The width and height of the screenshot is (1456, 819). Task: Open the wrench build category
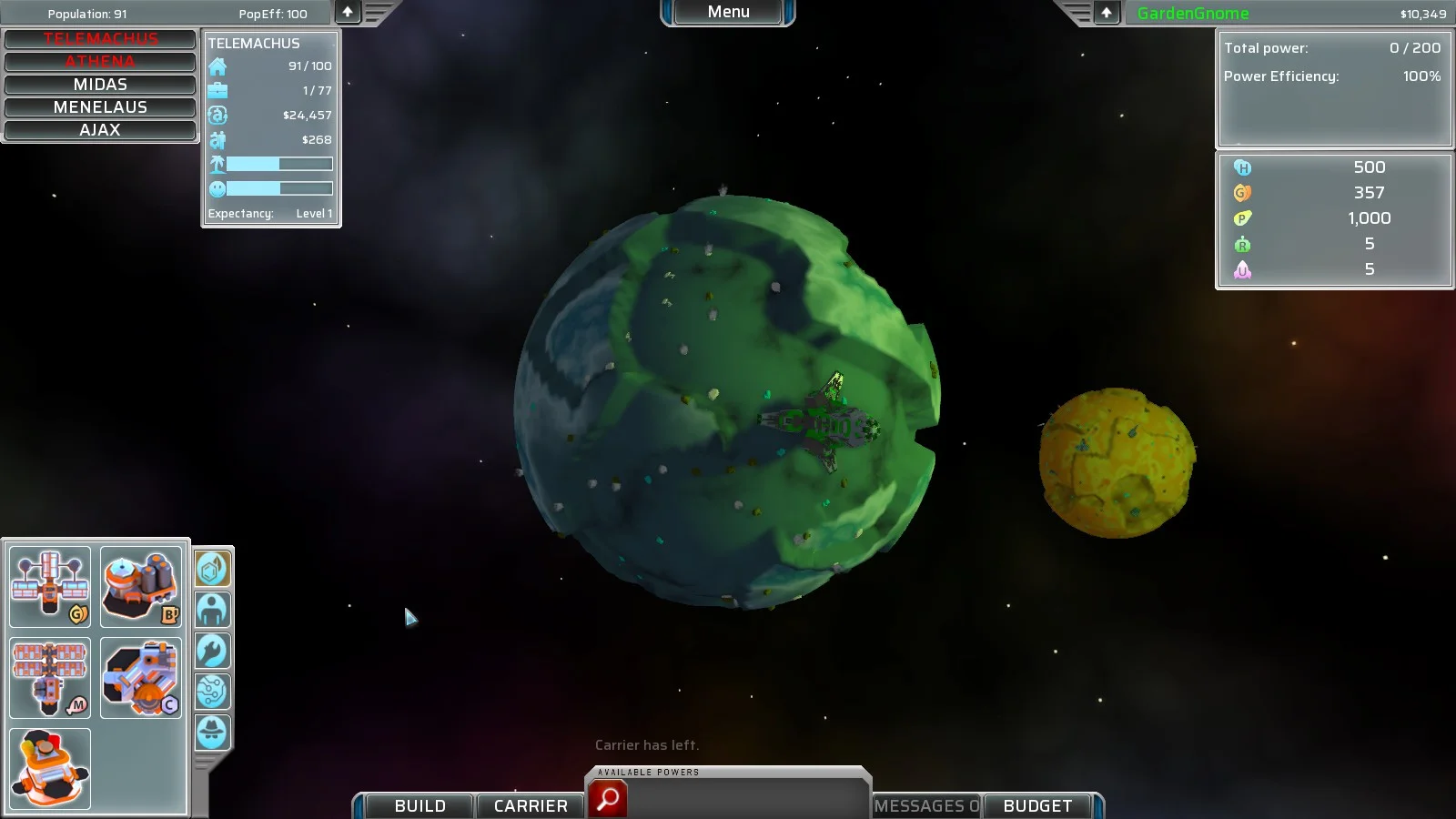pos(213,652)
